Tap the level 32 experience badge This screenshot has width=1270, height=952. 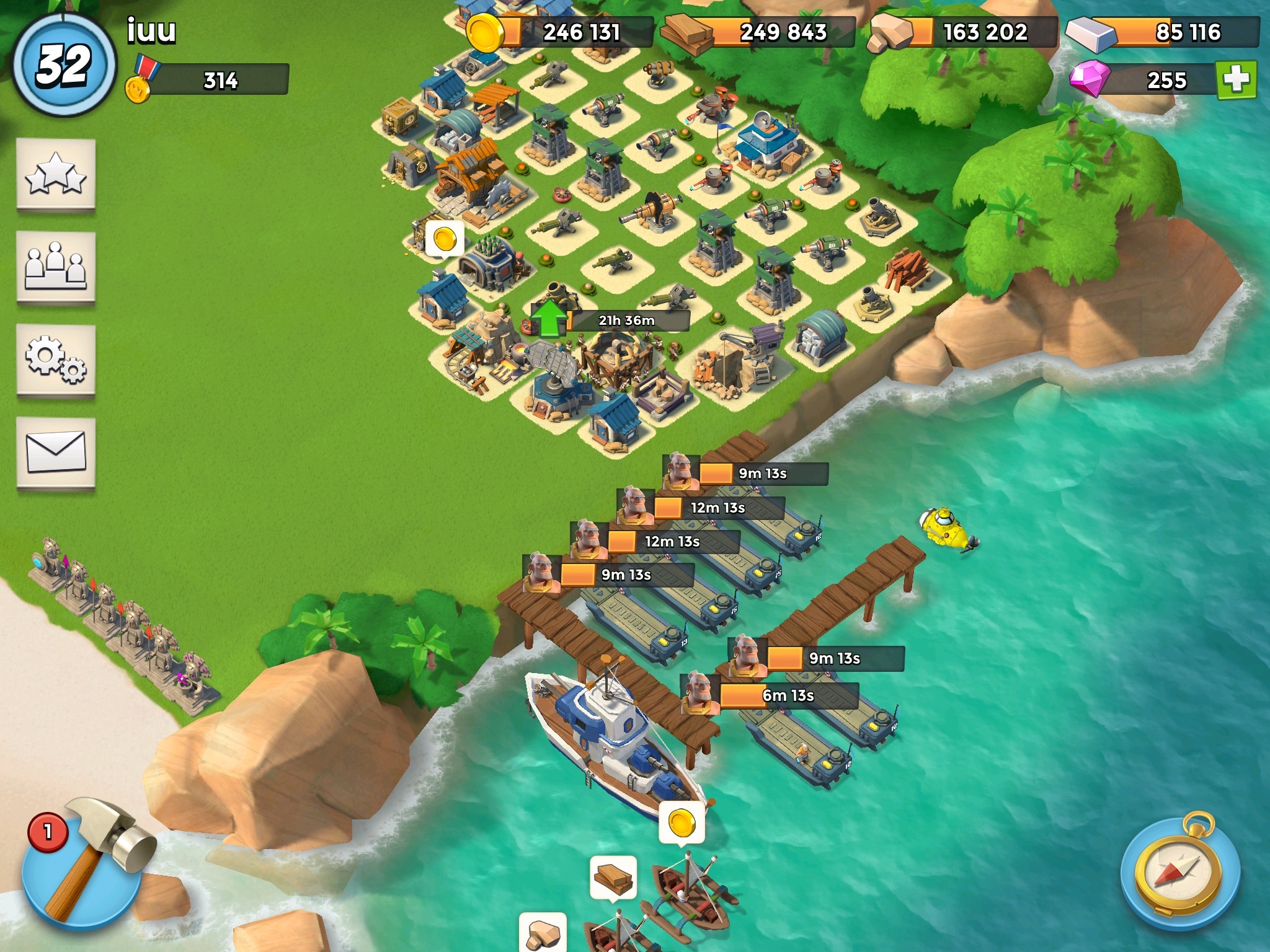click(63, 65)
